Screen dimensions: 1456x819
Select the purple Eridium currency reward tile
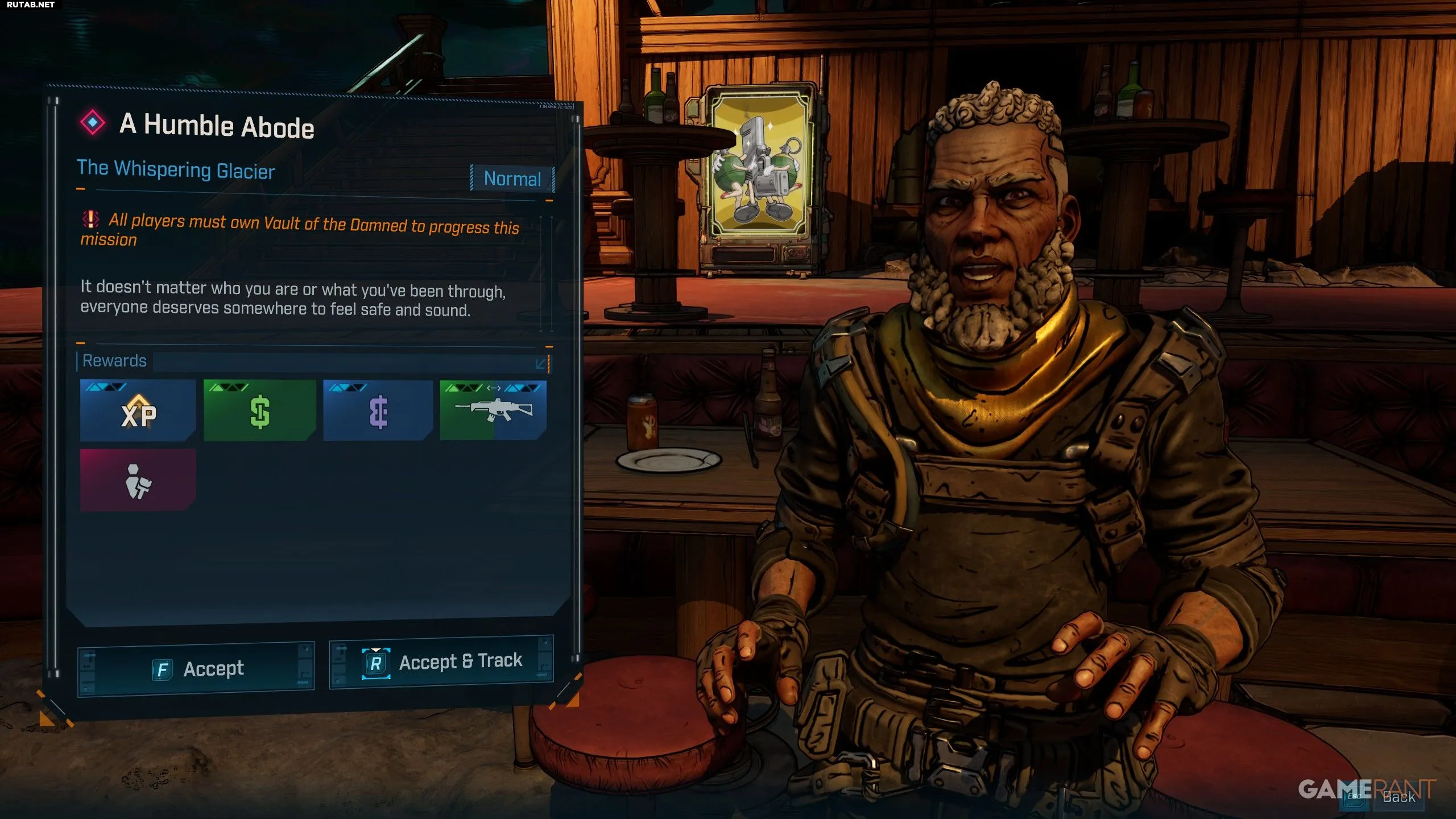tap(378, 411)
